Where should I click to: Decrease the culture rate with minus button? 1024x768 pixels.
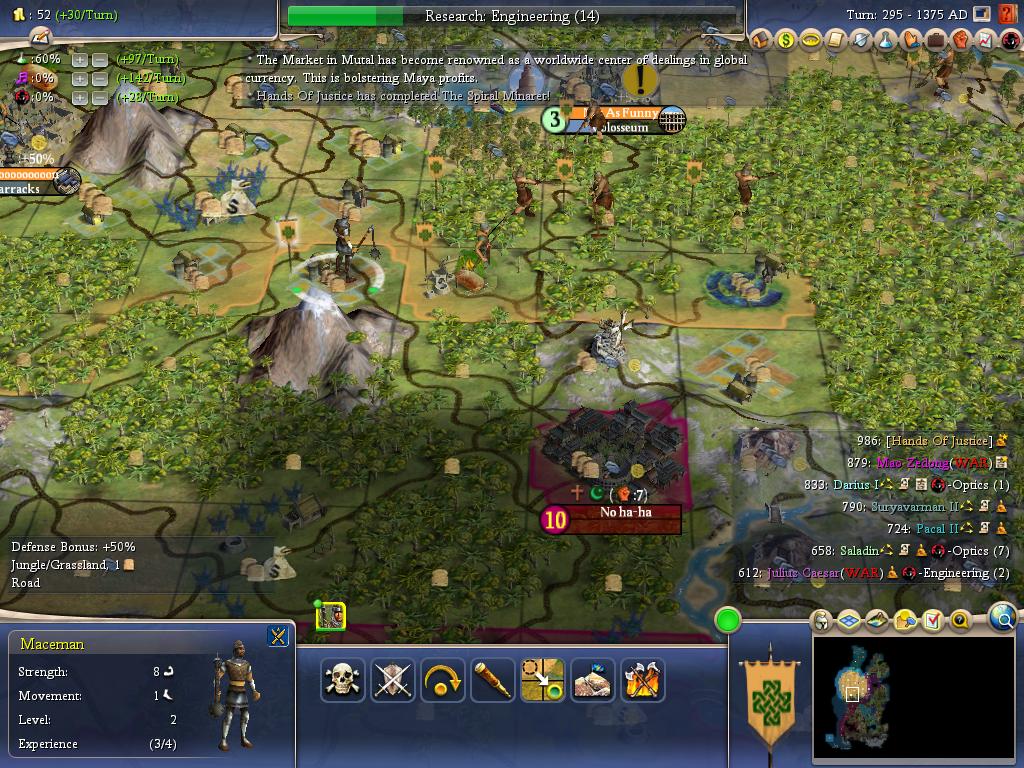pos(99,79)
